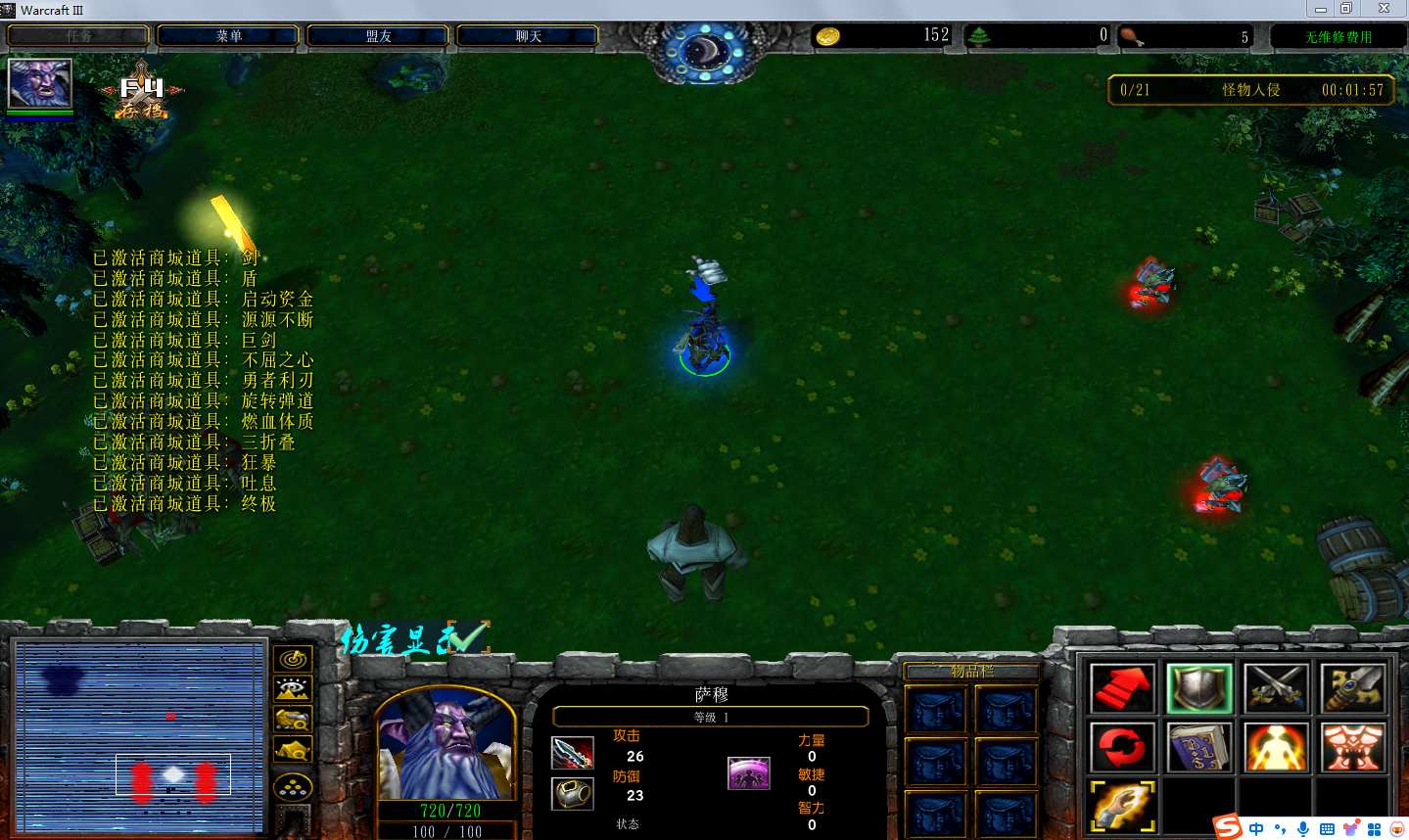Click the minimap signal ping button

point(293,659)
